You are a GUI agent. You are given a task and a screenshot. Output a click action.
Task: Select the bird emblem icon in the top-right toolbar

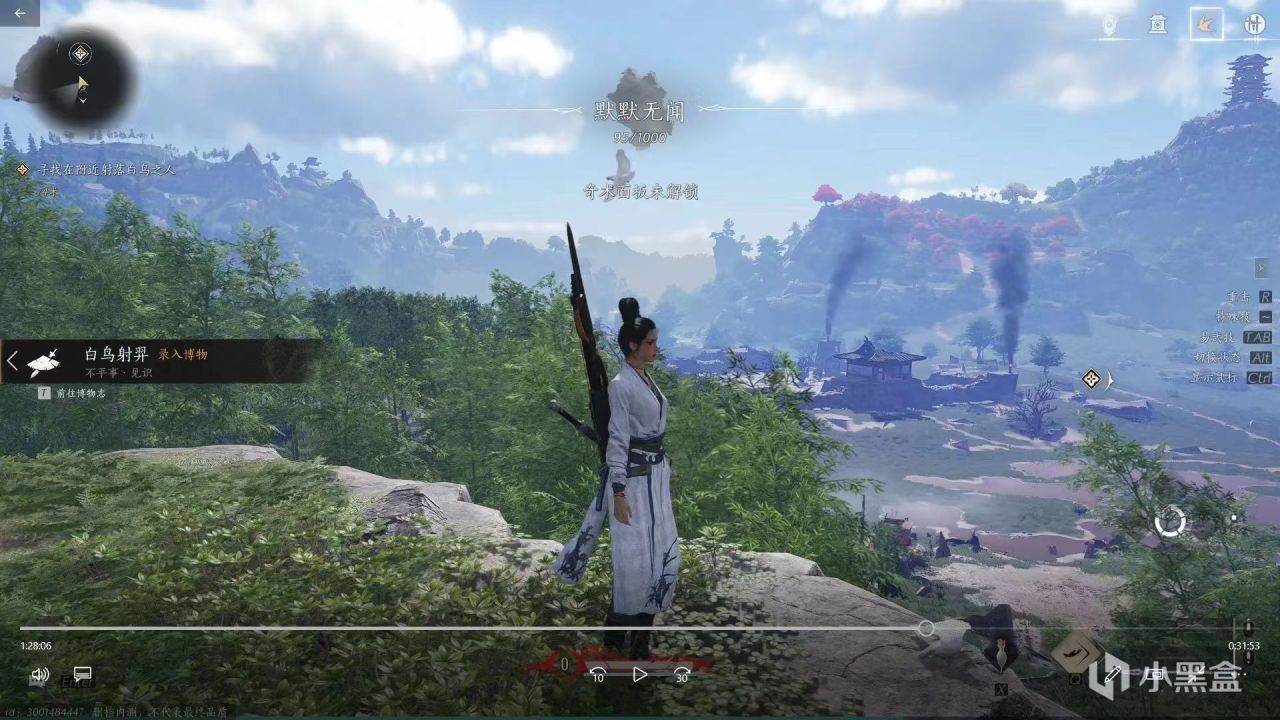(x=1207, y=25)
